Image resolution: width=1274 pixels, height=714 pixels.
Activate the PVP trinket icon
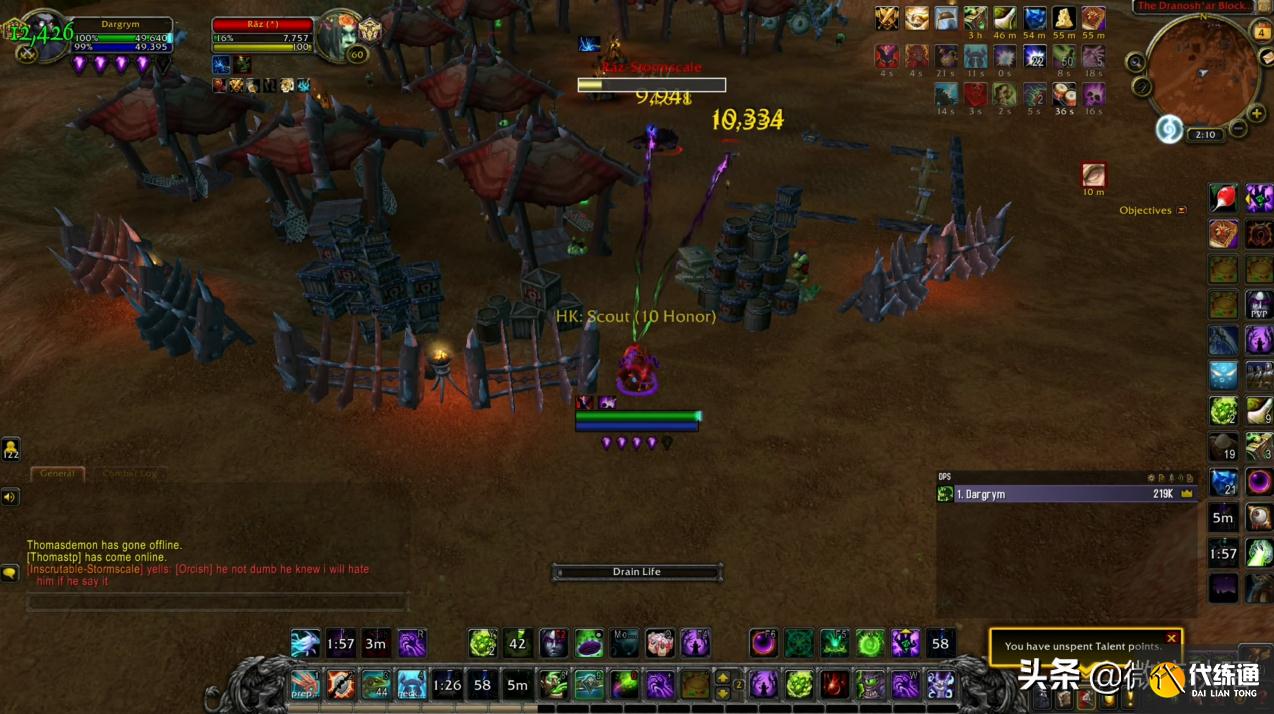[x=1258, y=305]
